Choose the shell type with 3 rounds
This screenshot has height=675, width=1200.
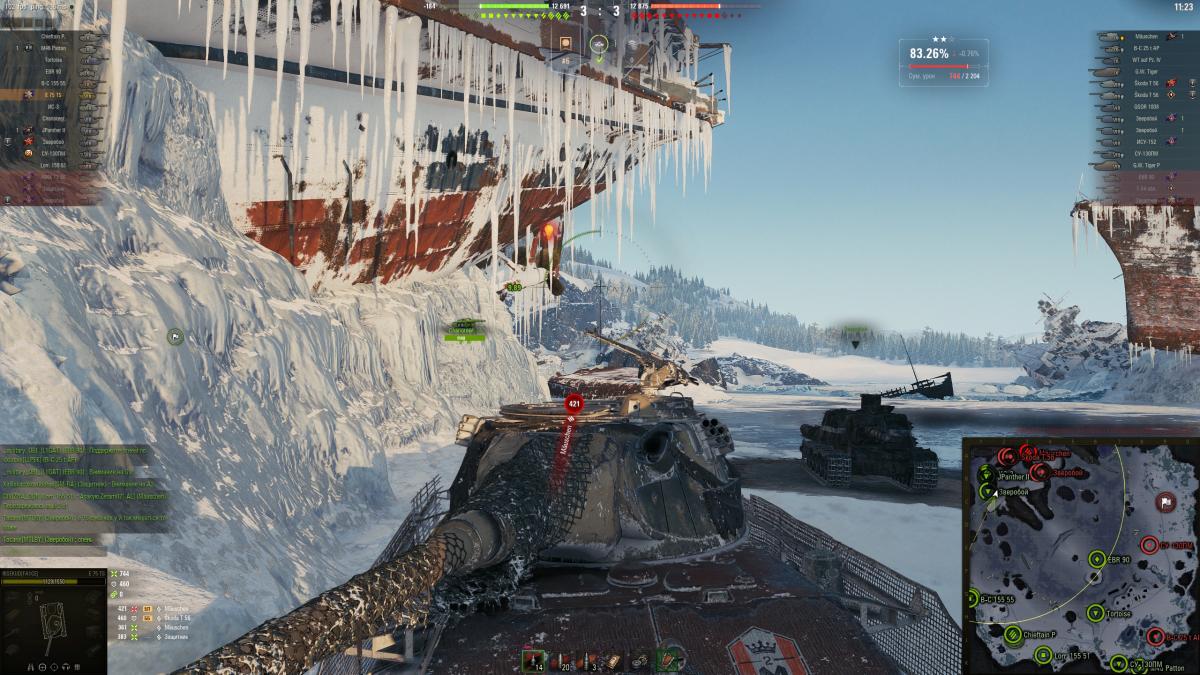588,660
